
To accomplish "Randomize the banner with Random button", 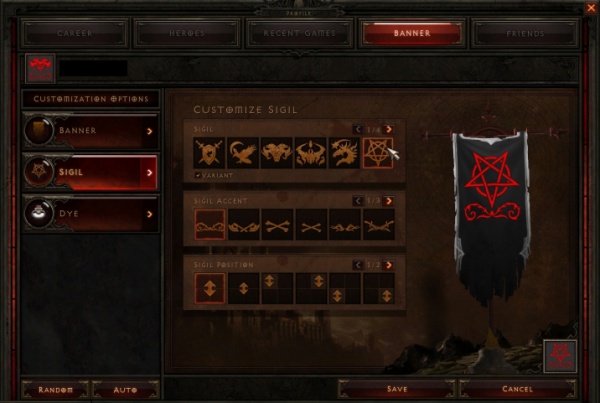I will tap(55, 388).
